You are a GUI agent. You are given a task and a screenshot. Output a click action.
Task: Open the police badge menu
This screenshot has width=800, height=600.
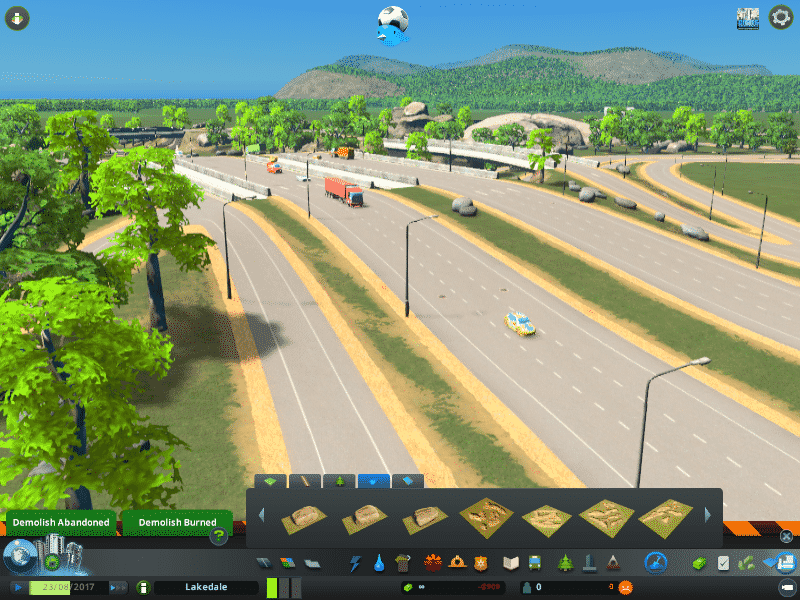point(483,563)
